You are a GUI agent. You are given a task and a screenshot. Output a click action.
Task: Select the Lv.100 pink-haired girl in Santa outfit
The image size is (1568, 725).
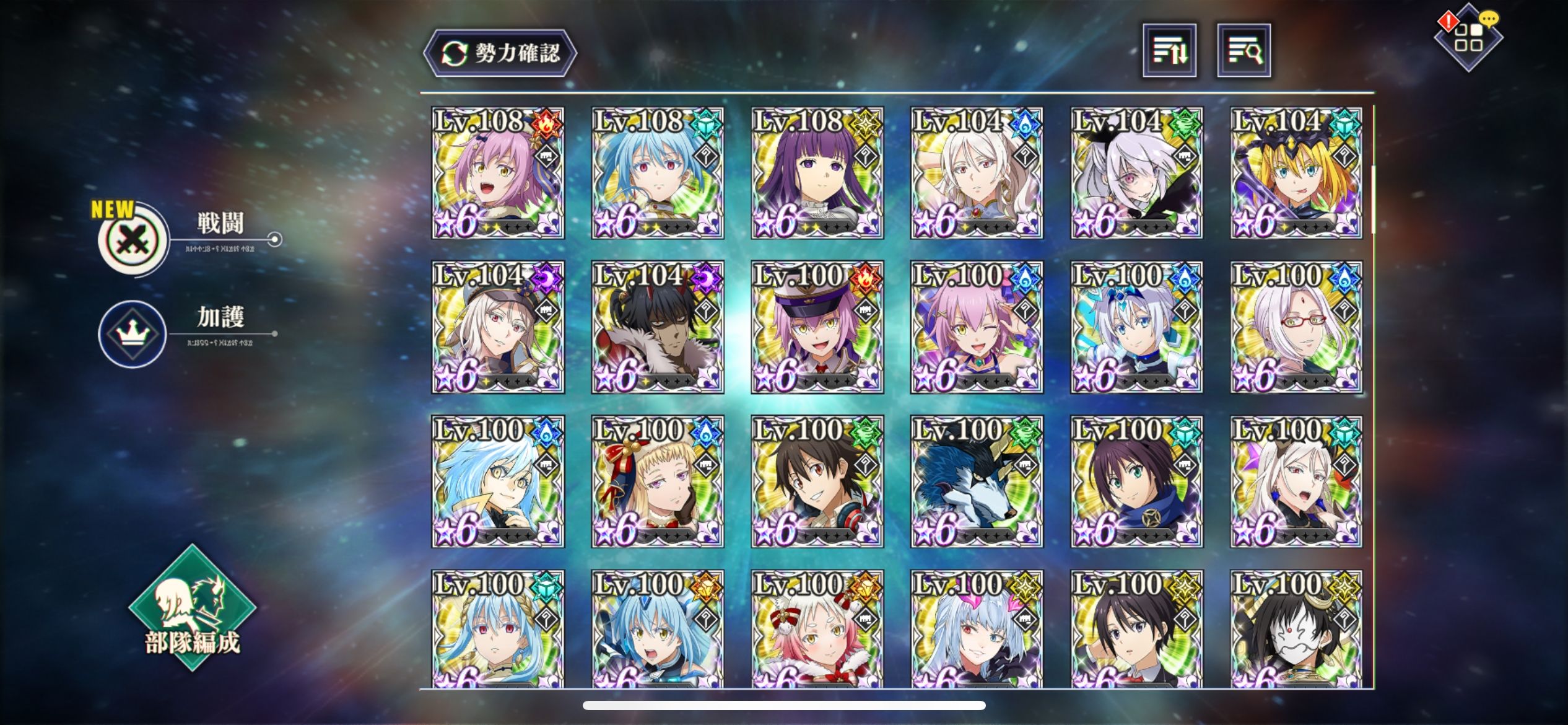pos(817,629)
